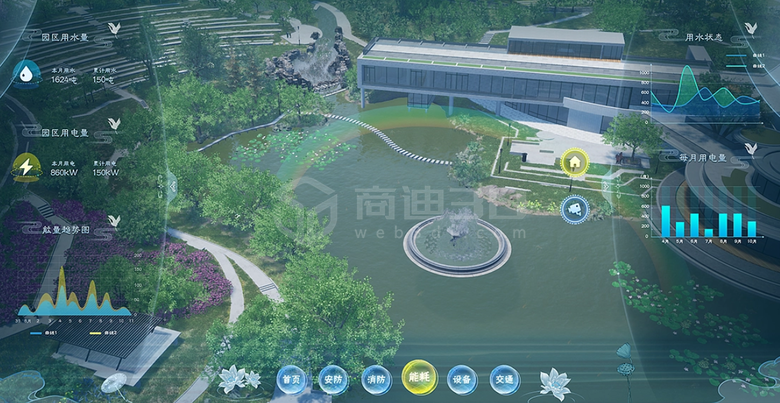Click the yellow house map marker

click(x=574, y=162)
